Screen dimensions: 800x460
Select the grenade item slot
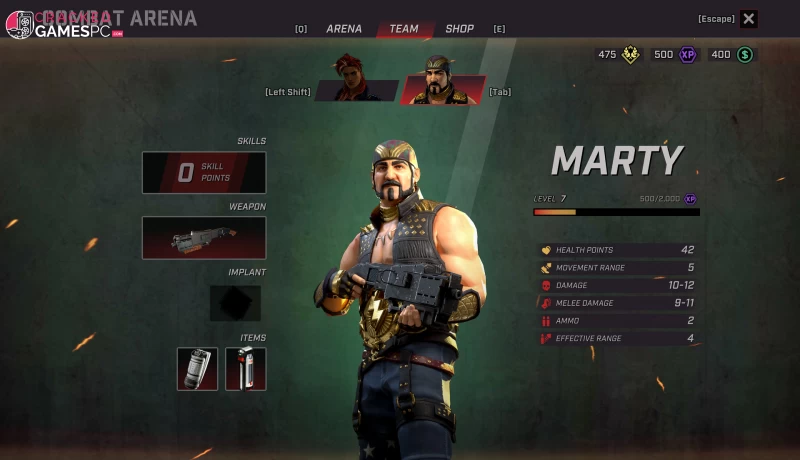[x=197, y=369]
